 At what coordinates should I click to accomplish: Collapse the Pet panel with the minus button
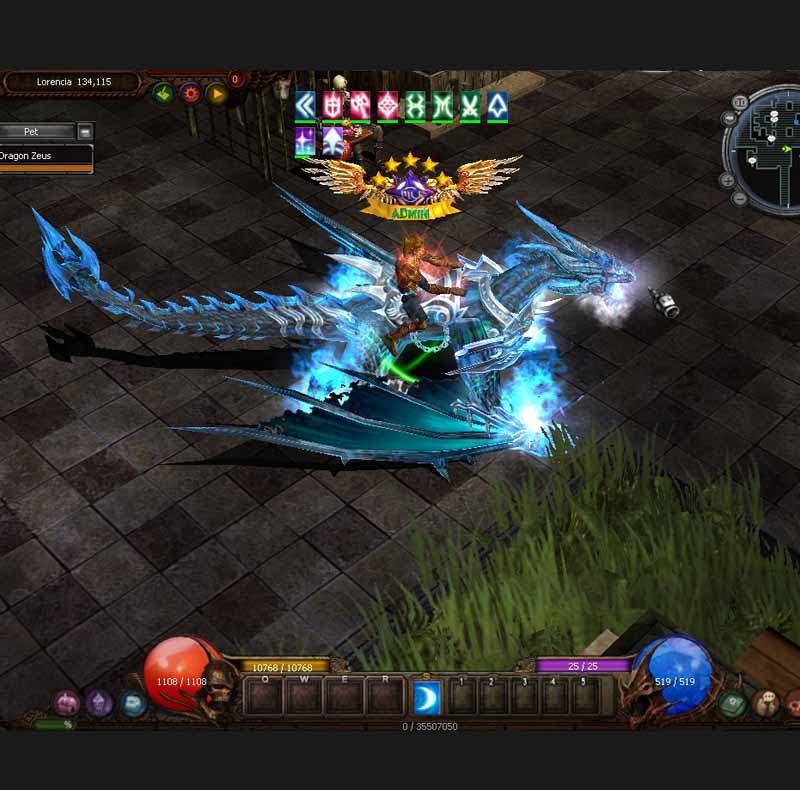(85, 131)
